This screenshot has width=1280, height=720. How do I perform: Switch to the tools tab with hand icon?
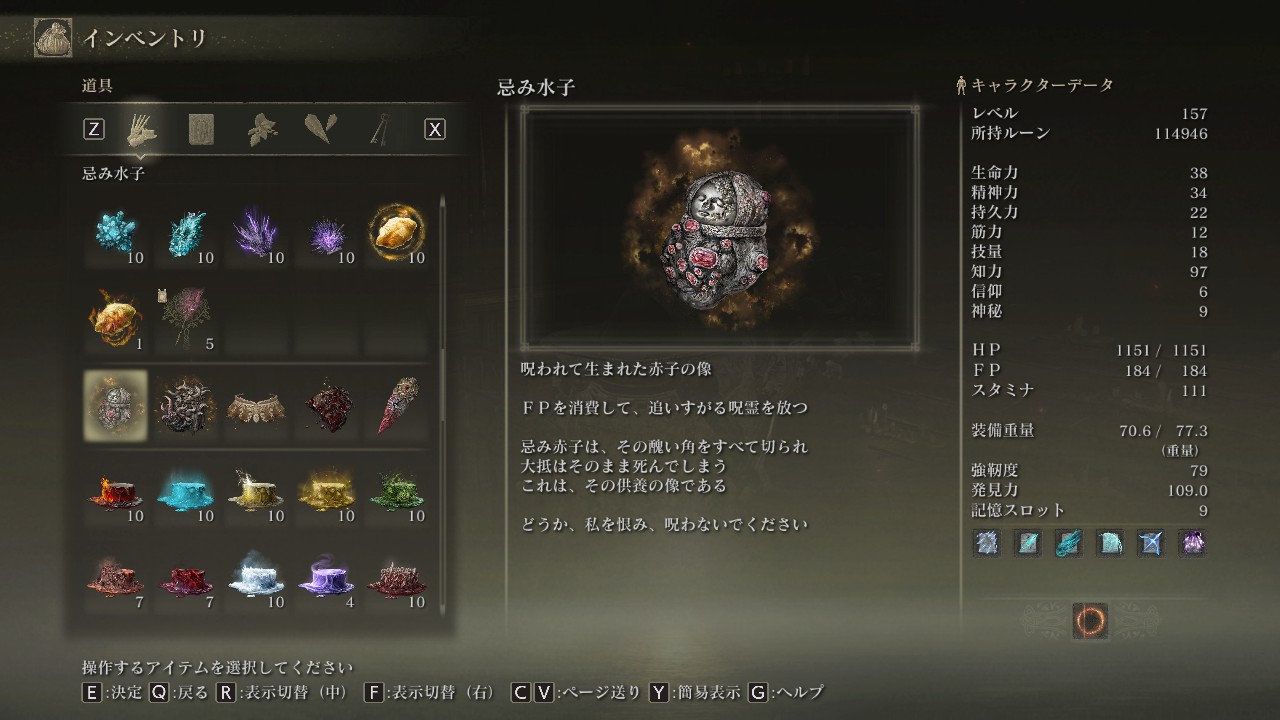point(141,130)
